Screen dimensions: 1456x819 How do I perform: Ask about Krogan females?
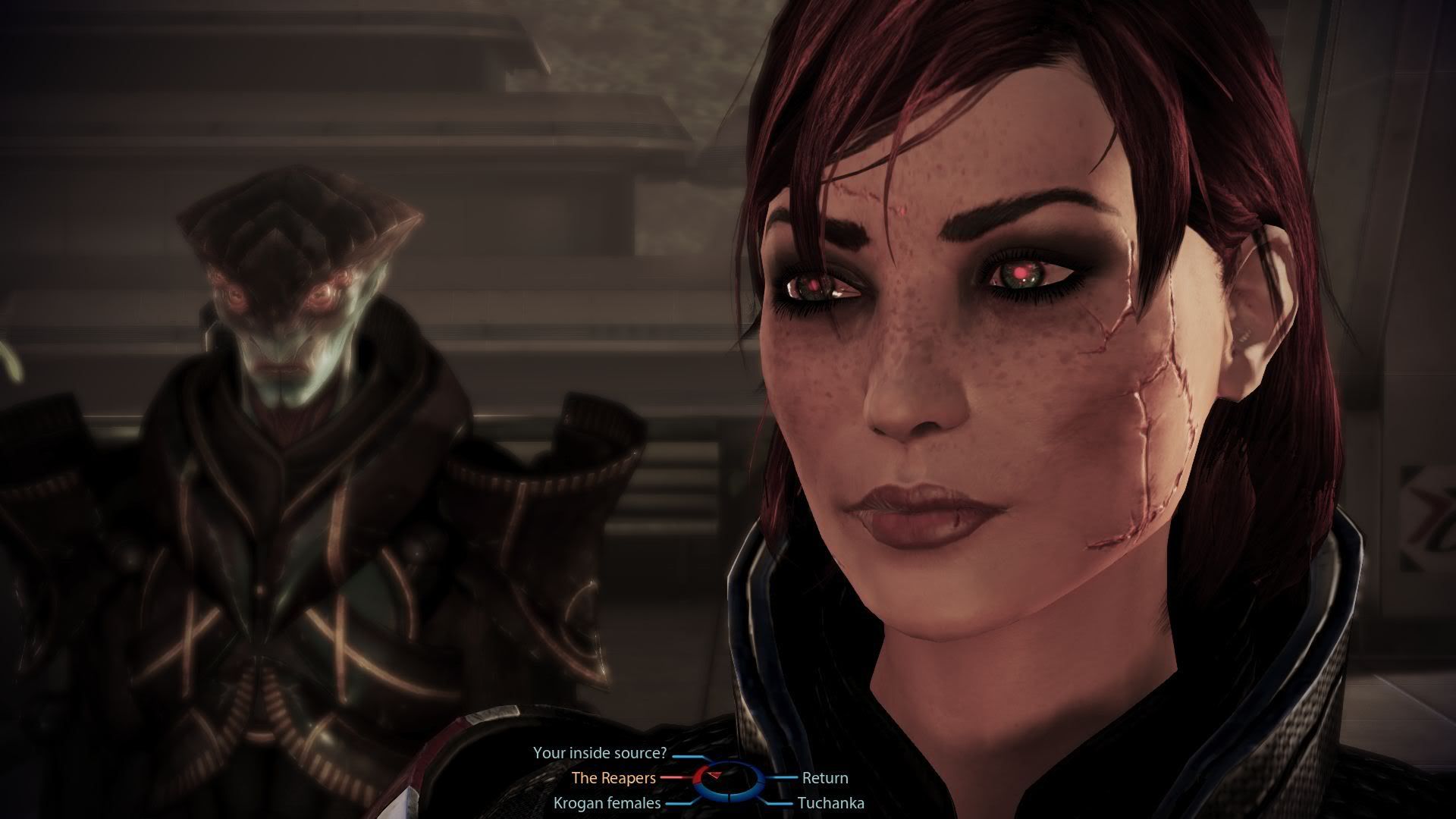click(x=607, y=802)
